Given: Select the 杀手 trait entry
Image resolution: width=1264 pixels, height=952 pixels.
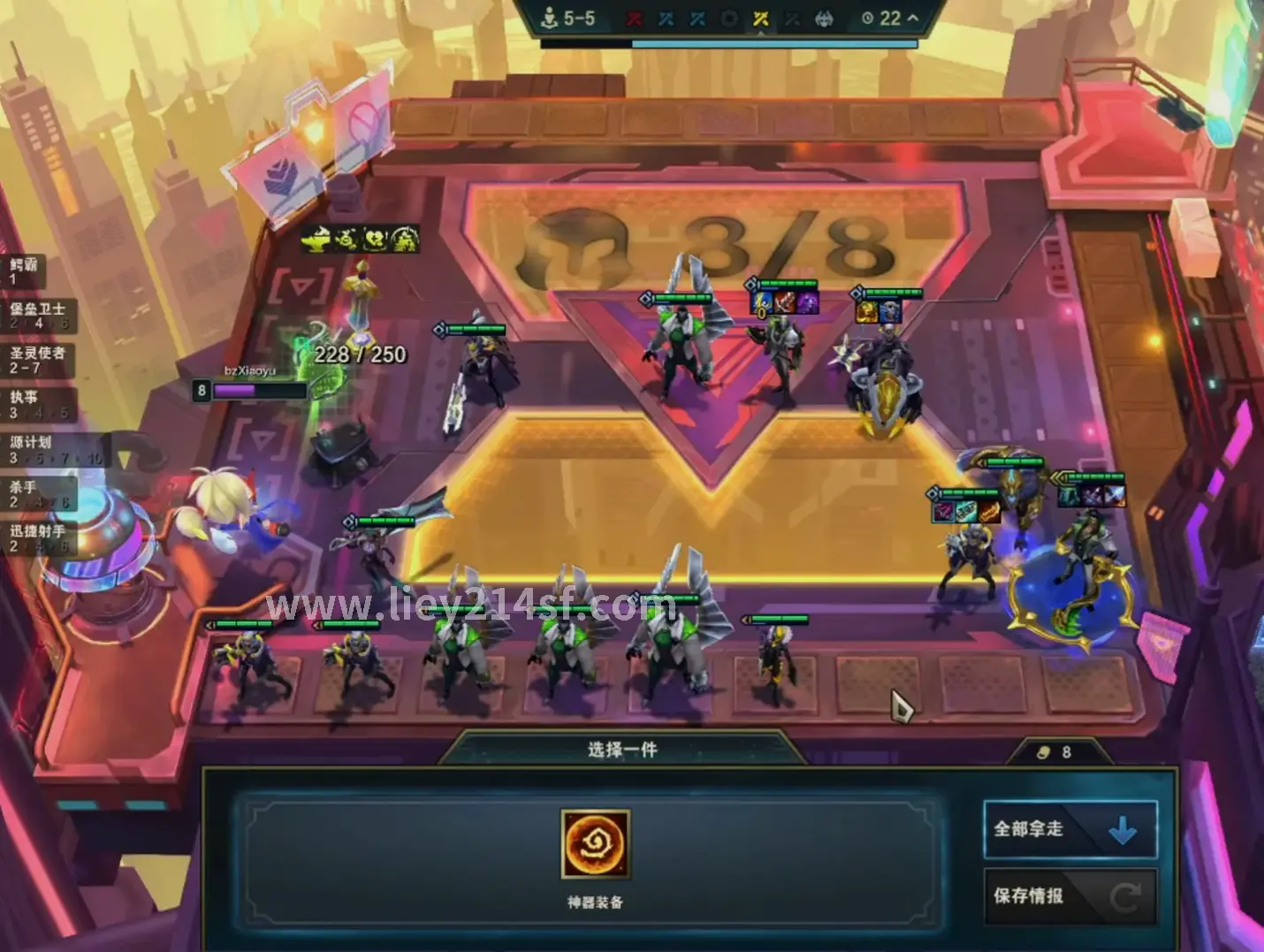Looking at the screenshot, I should tap(39, 494).
